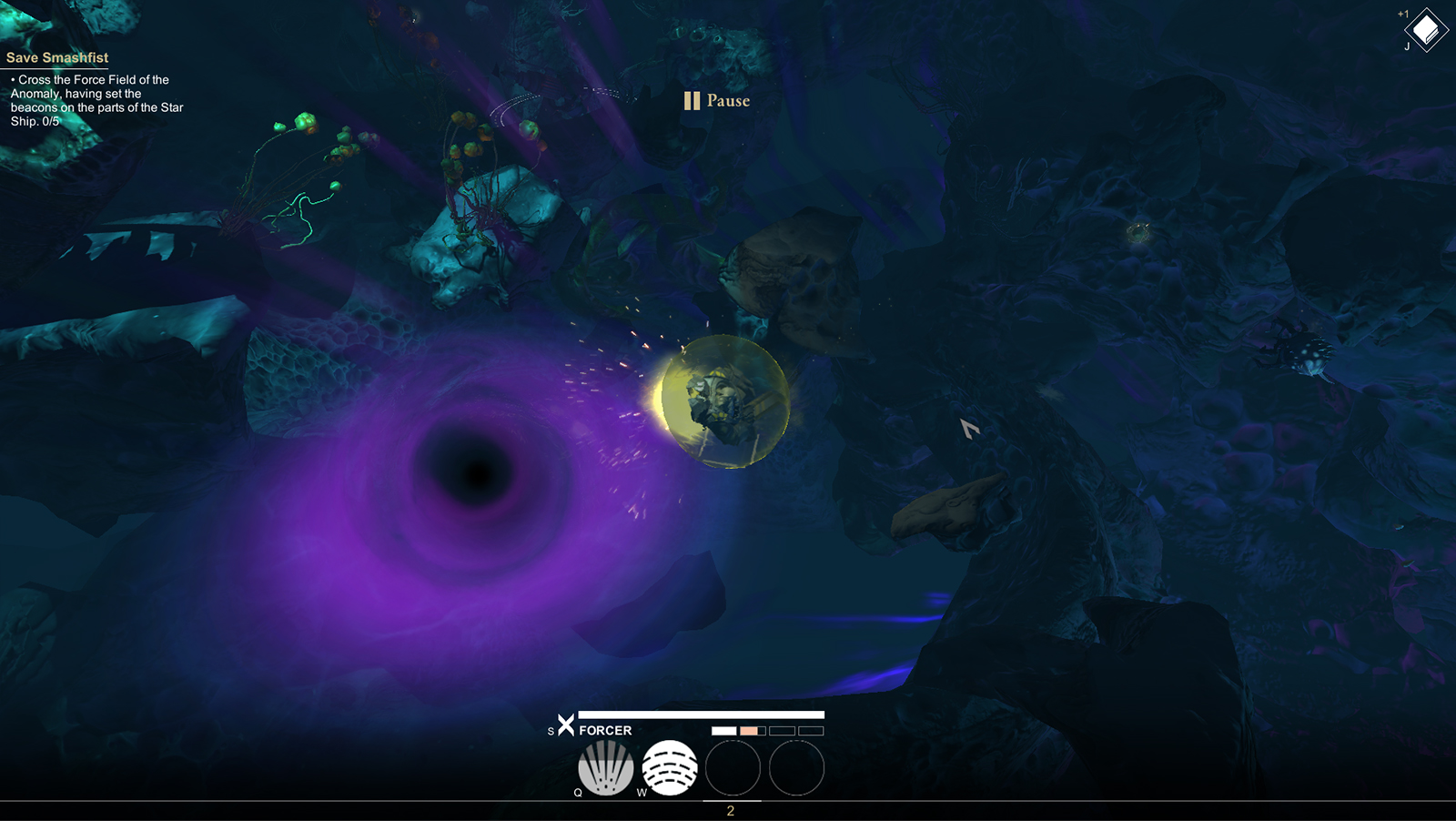Select the second empty ability slot
Image resolution: width=1456 pixels, height=821 pixels.
pos(796,769)
